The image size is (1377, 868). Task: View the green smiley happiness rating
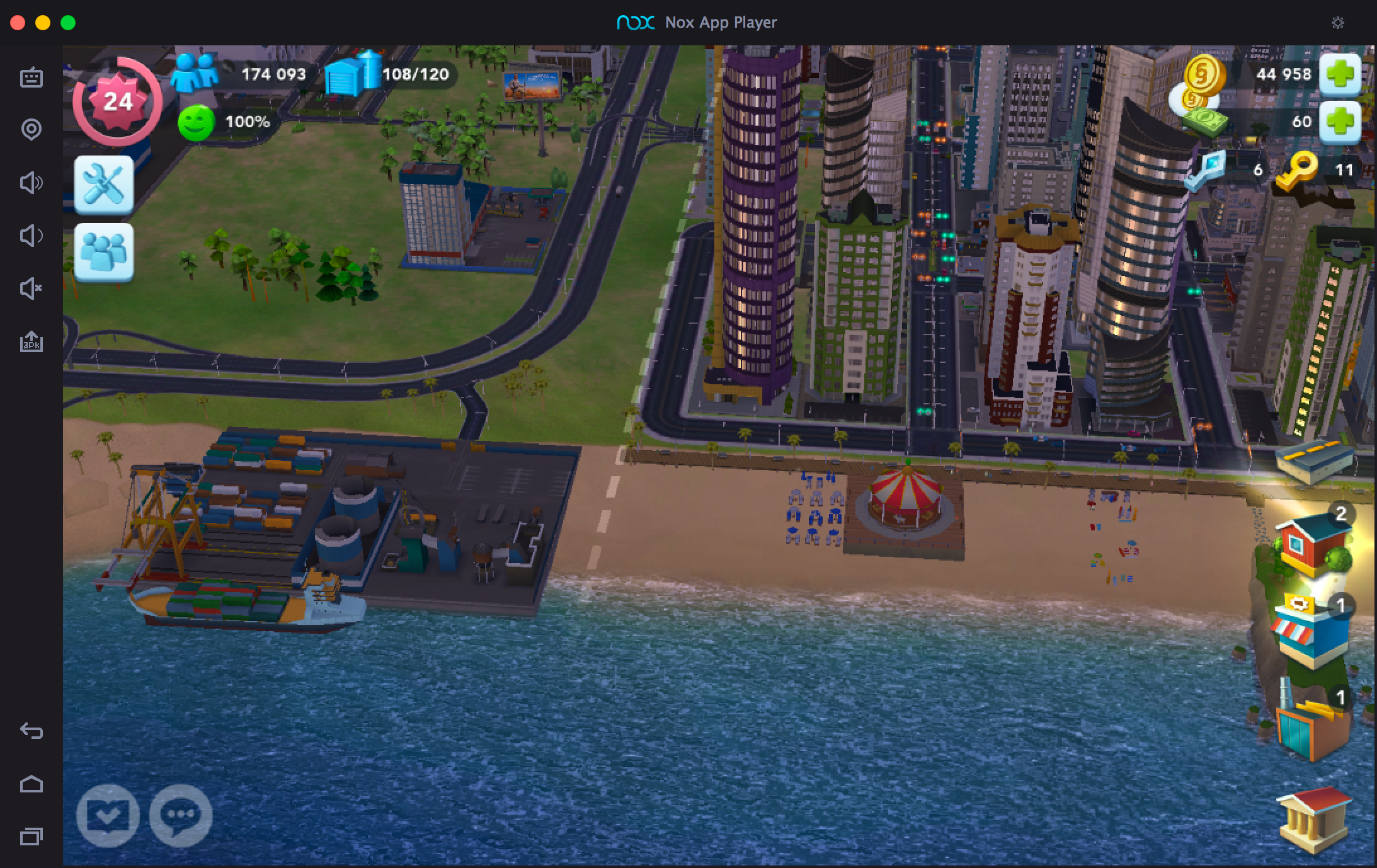point(196,122)
